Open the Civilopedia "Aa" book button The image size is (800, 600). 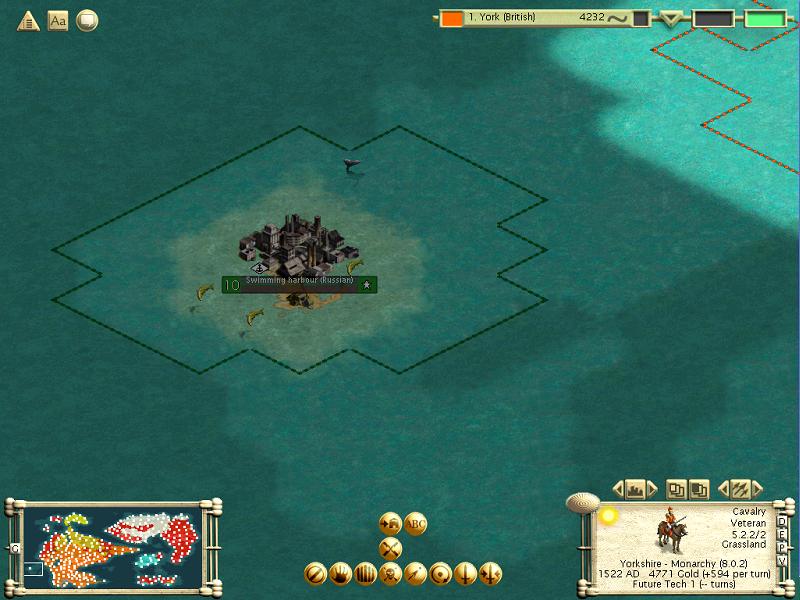(x=58, y=20)
